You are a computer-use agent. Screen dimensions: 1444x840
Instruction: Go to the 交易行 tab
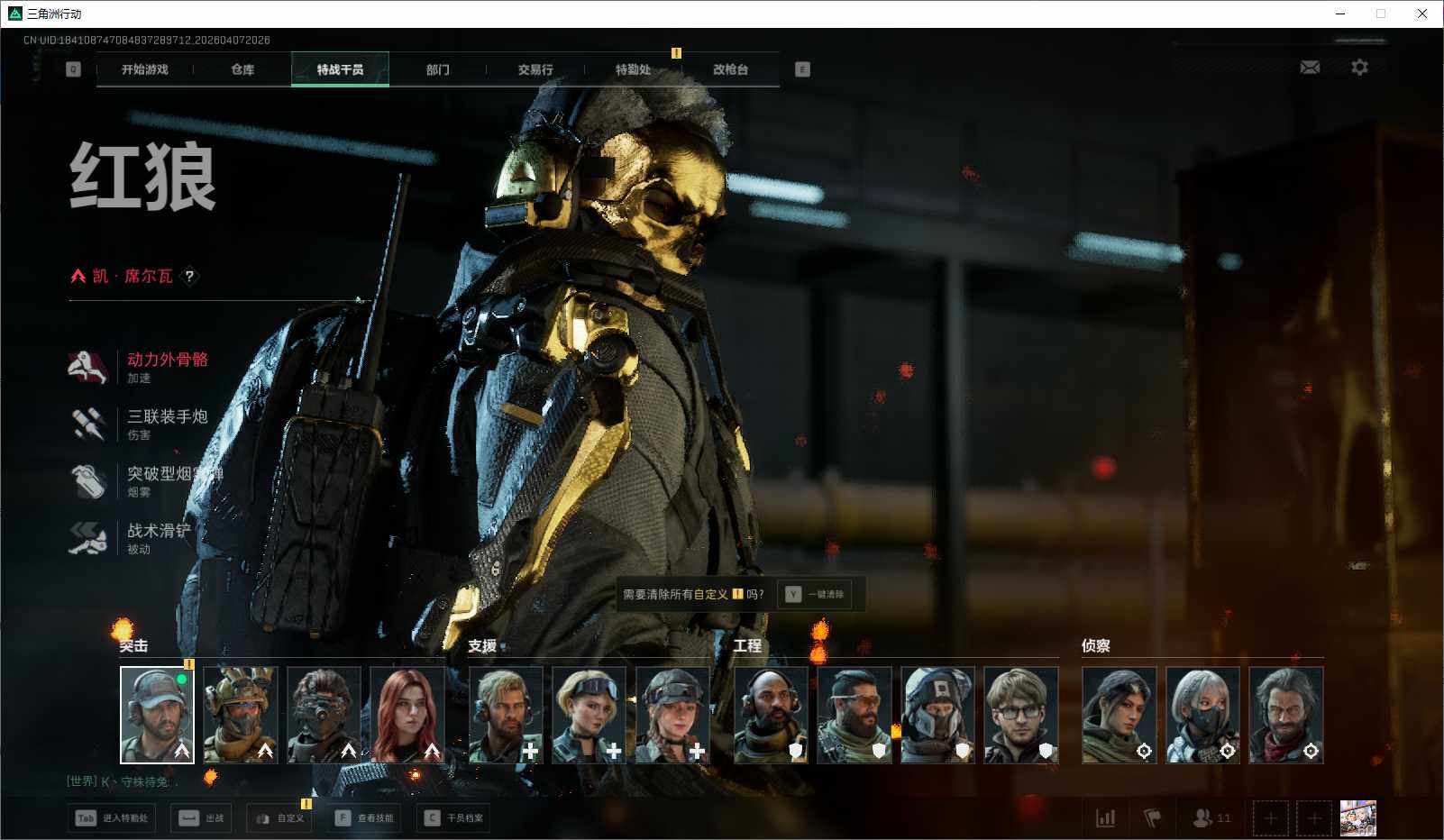point(535,69)
